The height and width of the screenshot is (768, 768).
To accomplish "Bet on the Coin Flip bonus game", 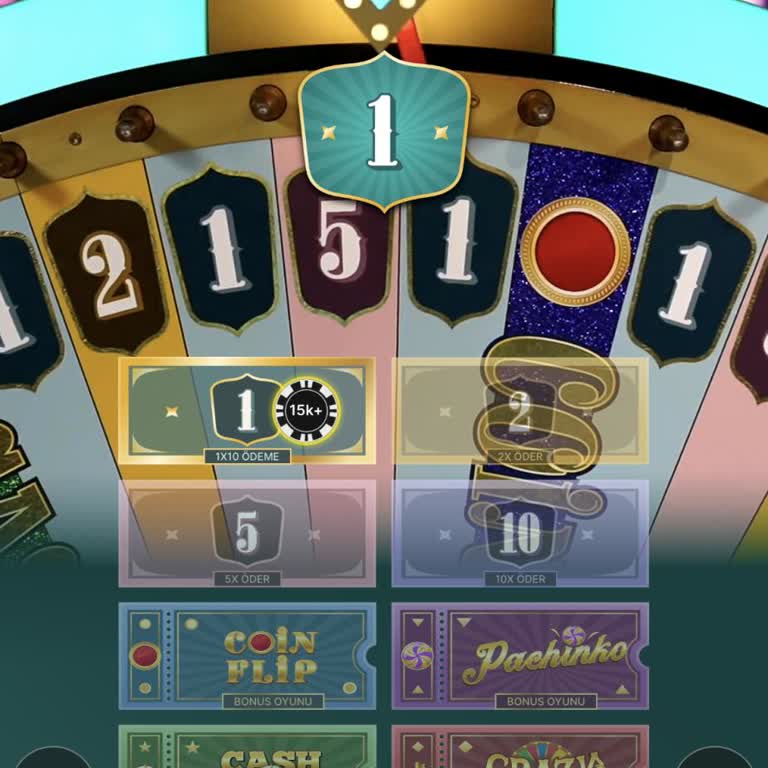I will tap(247, 655).
